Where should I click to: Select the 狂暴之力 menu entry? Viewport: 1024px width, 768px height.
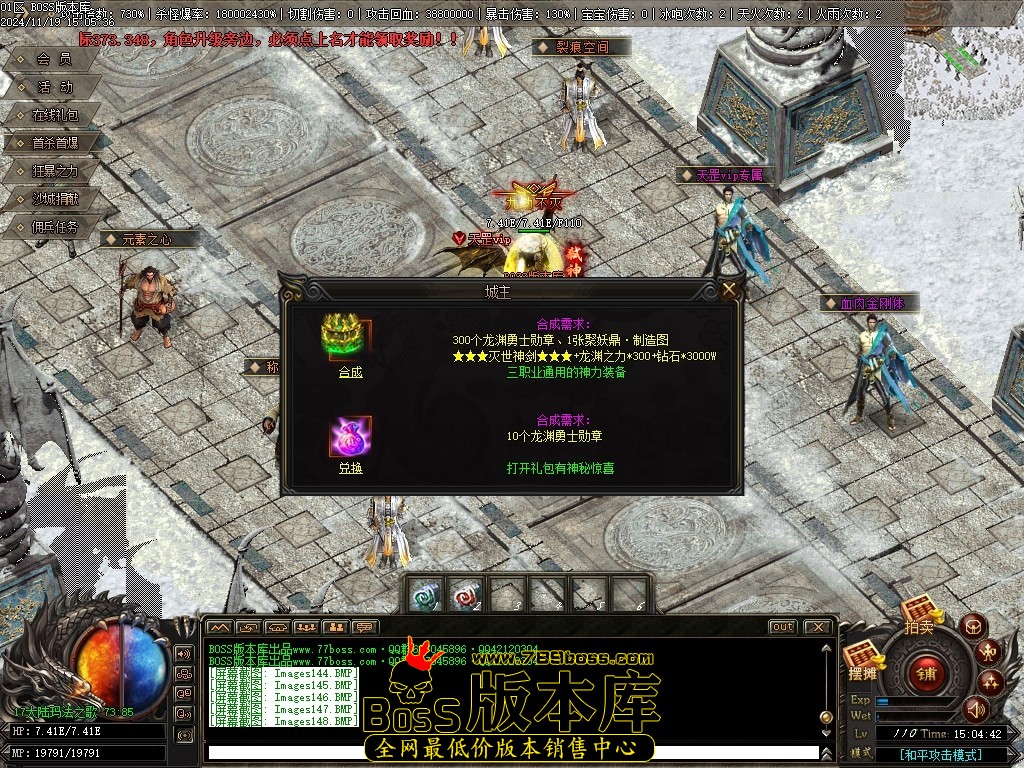(54, 171)
